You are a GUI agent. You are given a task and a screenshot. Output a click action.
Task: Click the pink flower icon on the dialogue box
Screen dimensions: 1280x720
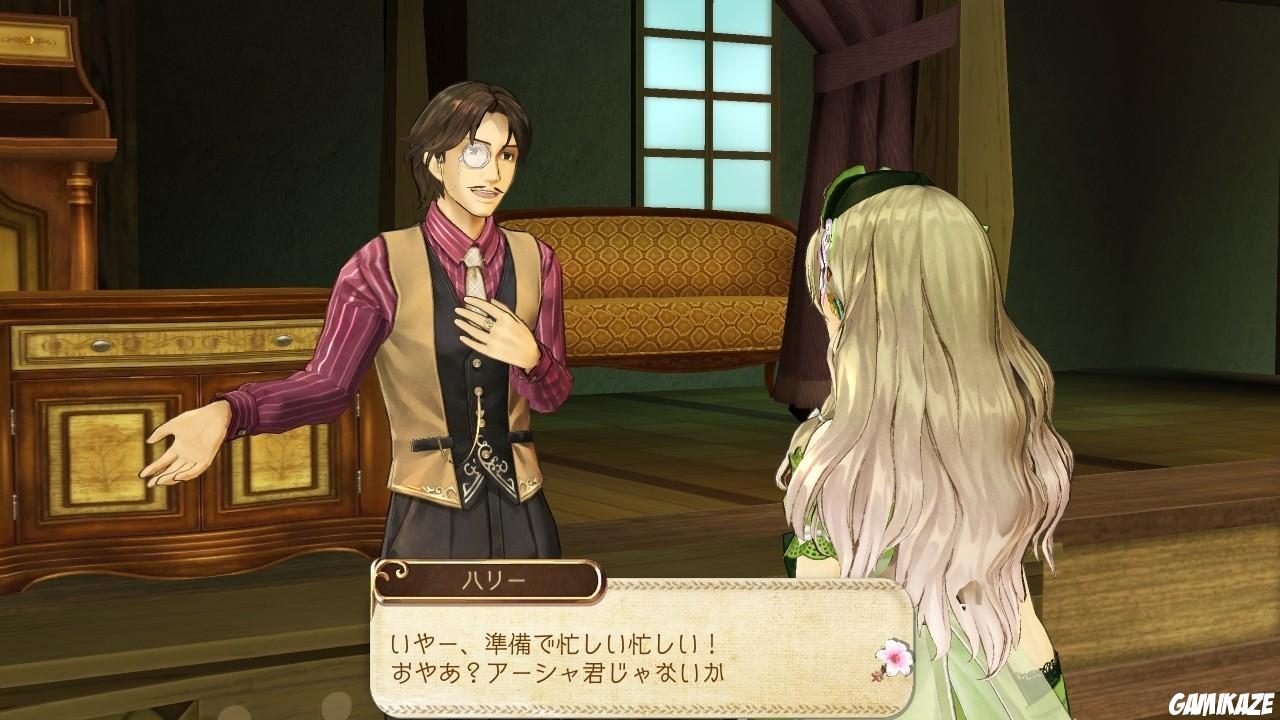pos(895,656)
